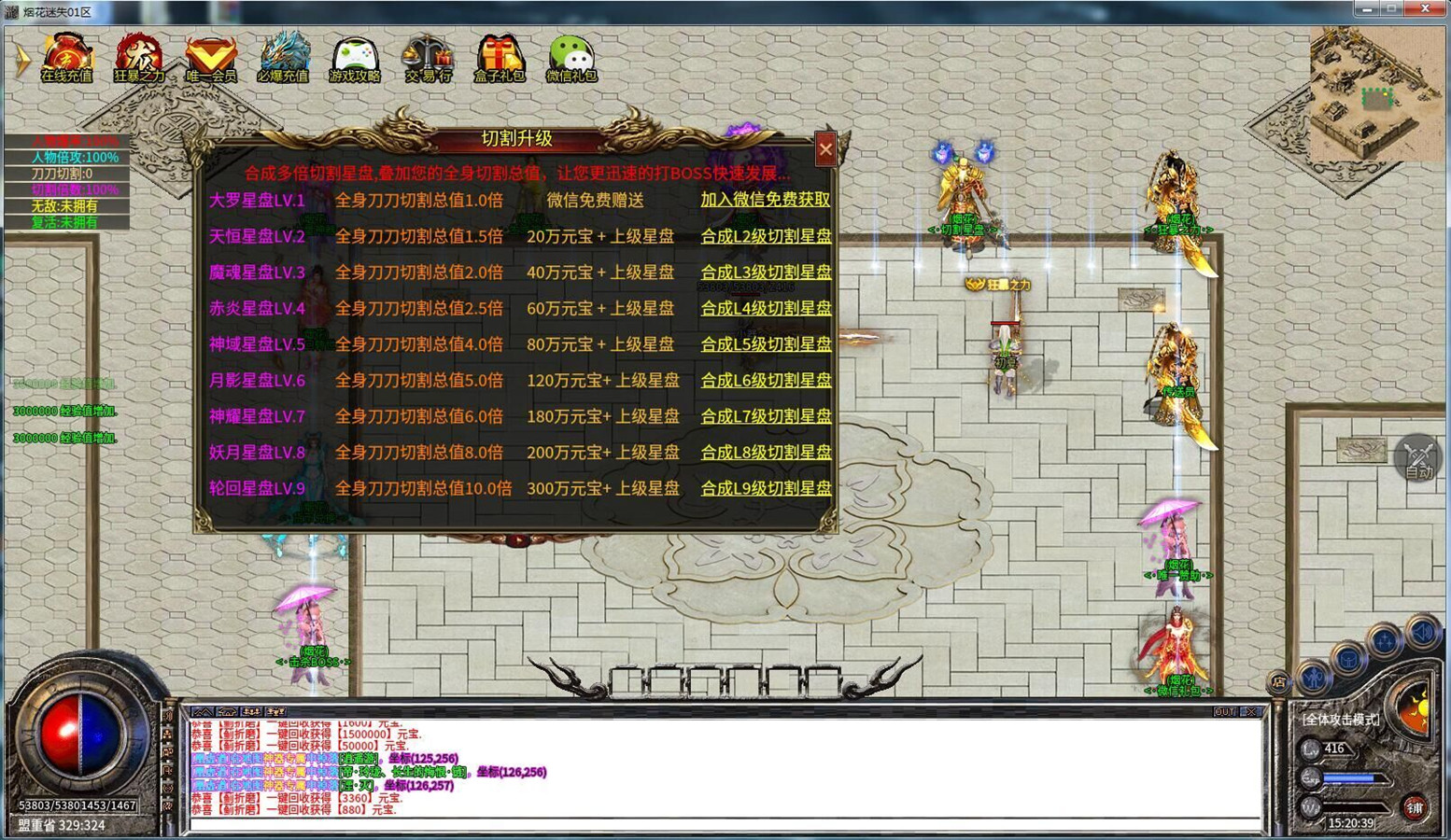The image size is (1451, 840).
Task: Activate 合成L9级切割星盘 link
Action: pyautogui.click(x=766, y=488)
